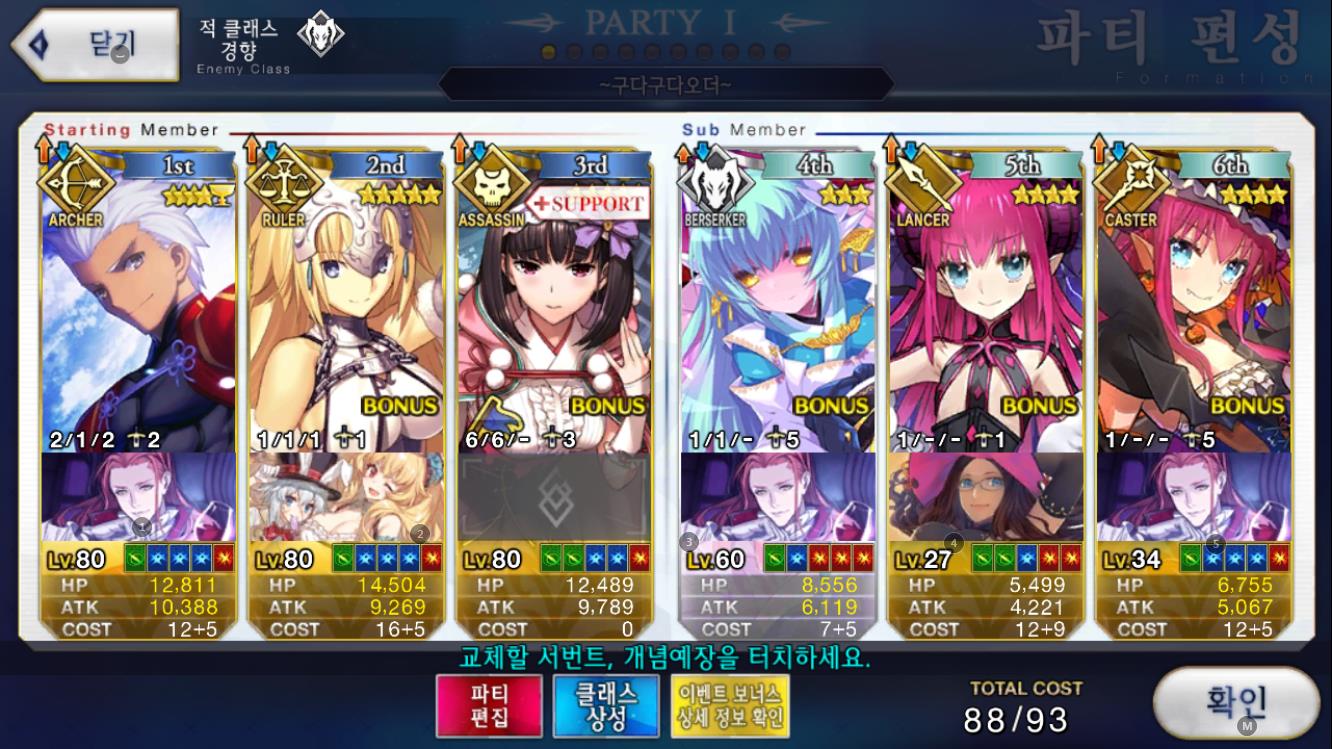Close the formation screen with 닫기
This screenshot has width=1332, height=749.
tap(95, 45)
